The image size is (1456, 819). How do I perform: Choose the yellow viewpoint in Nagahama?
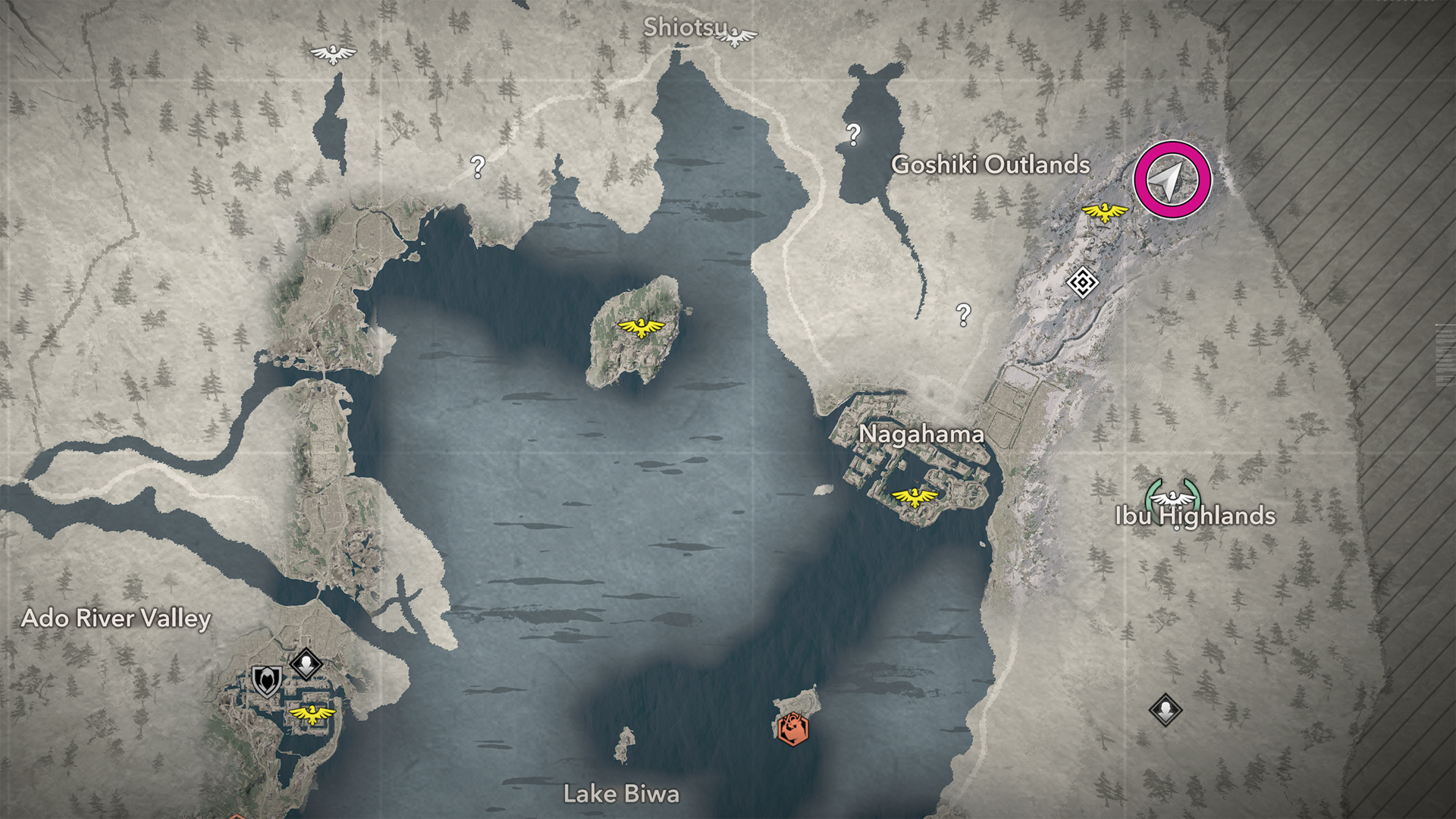[x=915, y=497]
